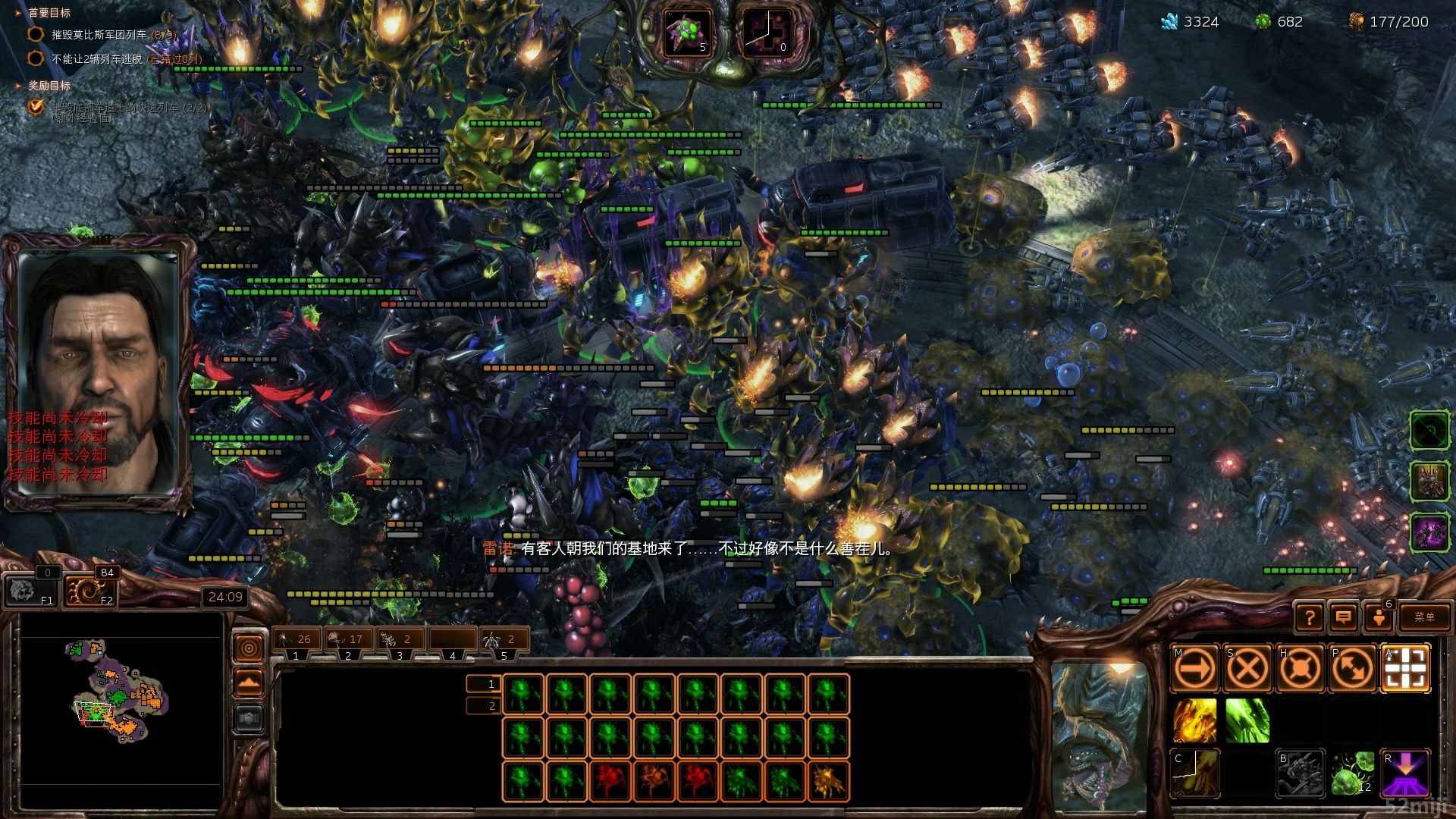The image size is (1456, 819).
Task: Cast the green spore cloud ability
Action: coord(1247,720)
